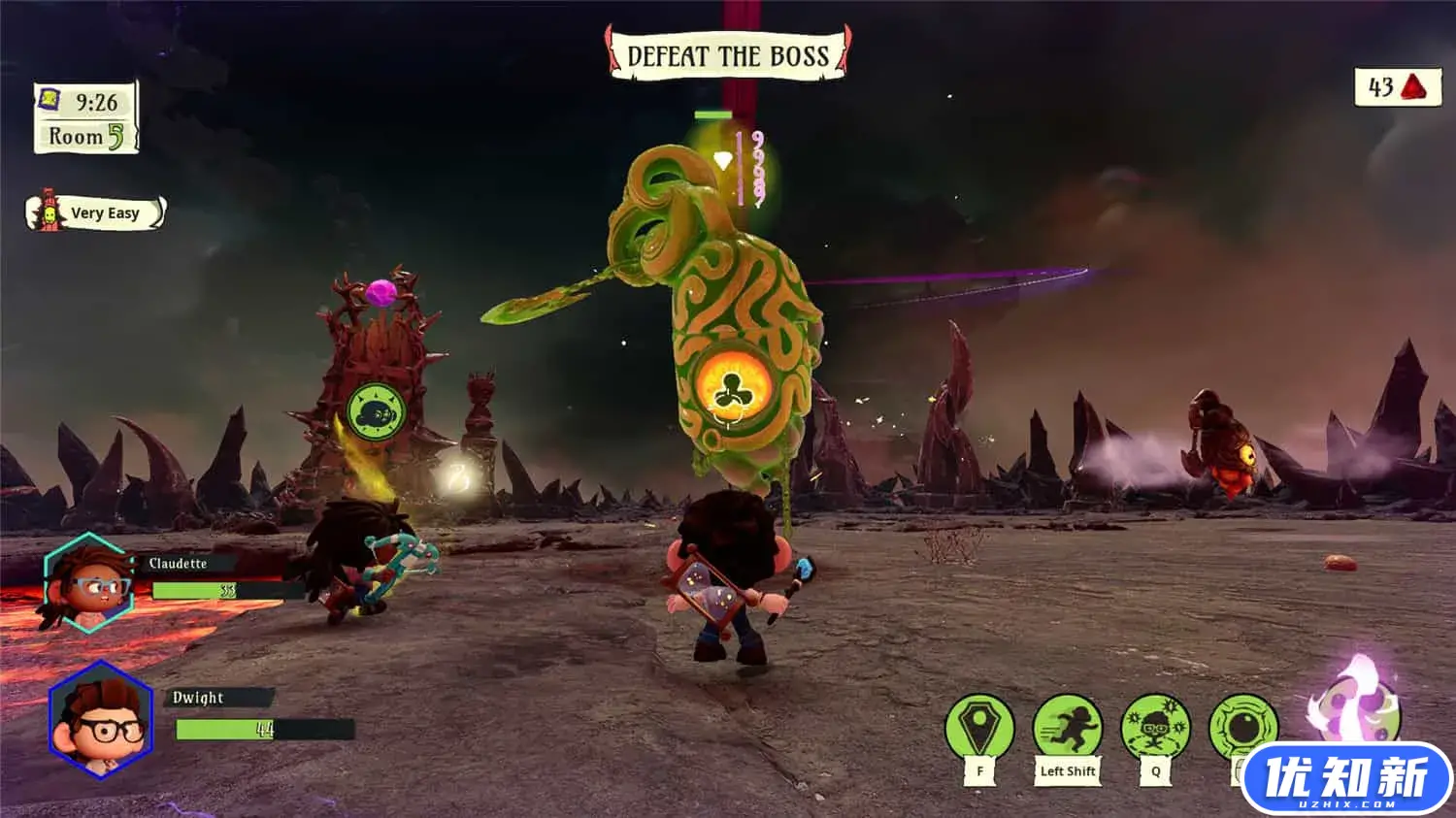
Task: Activate the dark orb ability icon
Action: click(1242, 726)
